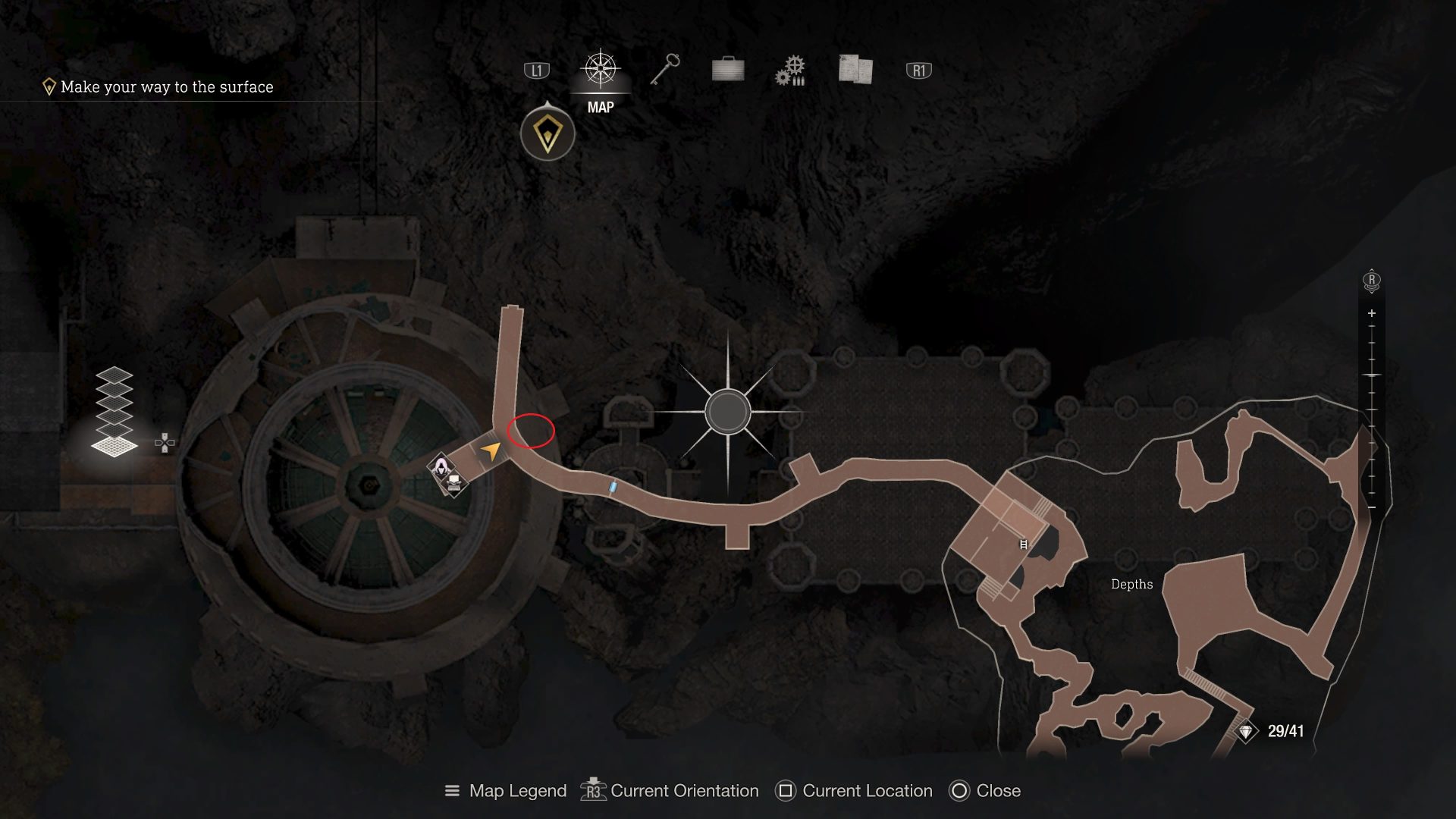Select the MAP compass tab

[601, 70]
